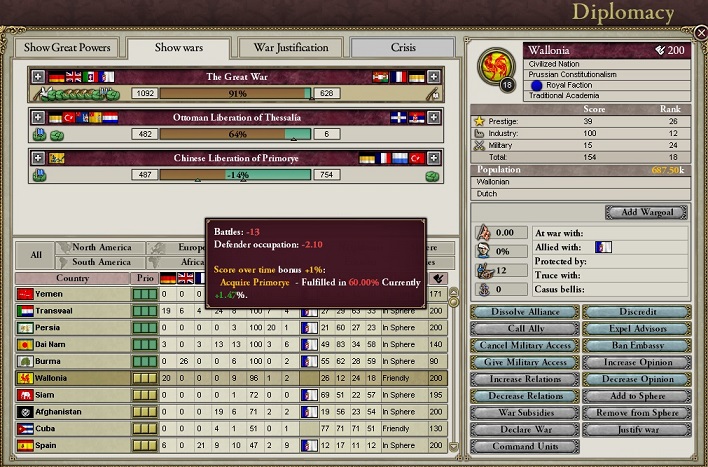Close the Diplomacy window
The width and height of the screenshot is (708, 467).
coord(700,33)
